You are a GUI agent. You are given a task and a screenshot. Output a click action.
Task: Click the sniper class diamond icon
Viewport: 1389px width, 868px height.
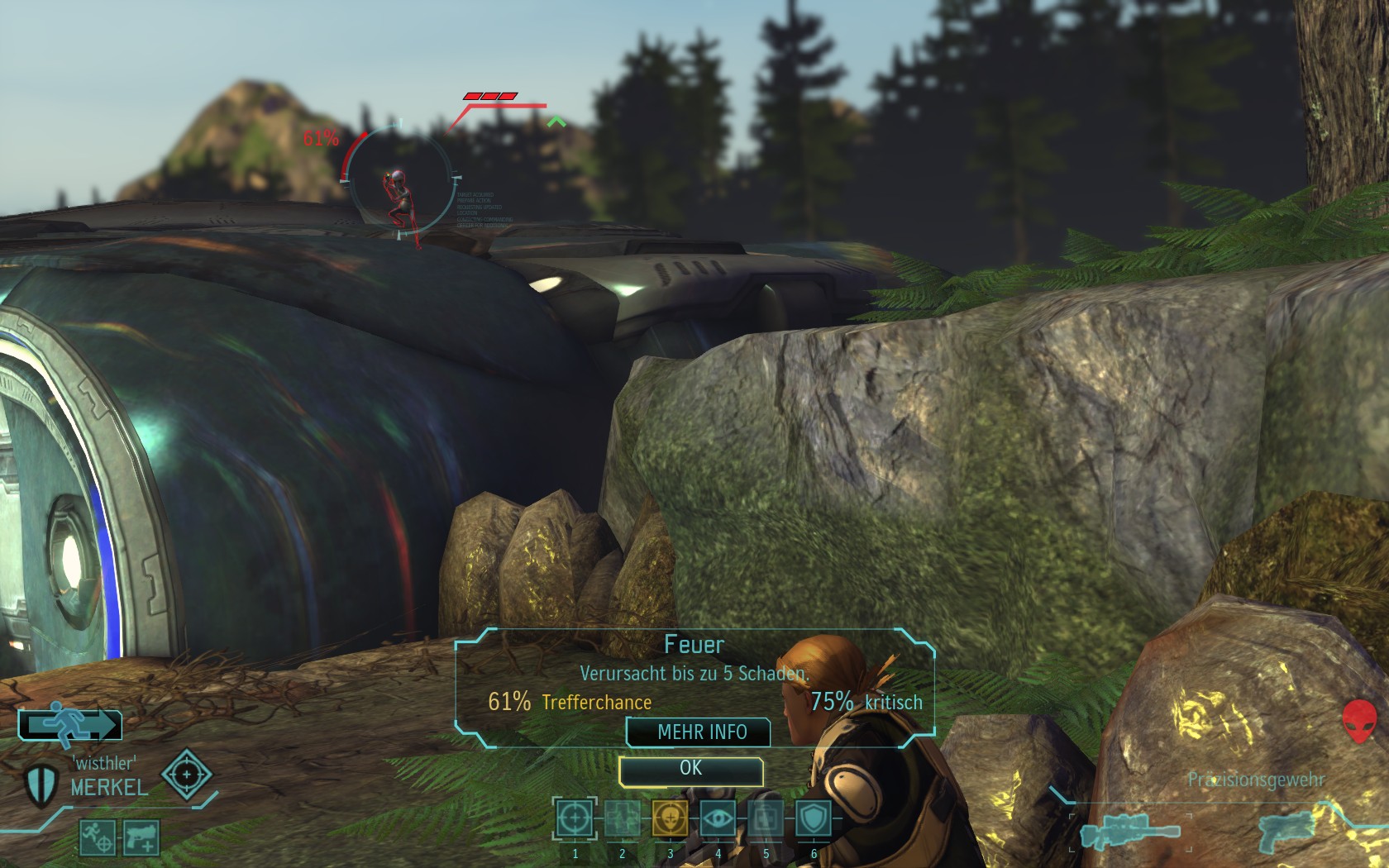click(x=187, y=775)
